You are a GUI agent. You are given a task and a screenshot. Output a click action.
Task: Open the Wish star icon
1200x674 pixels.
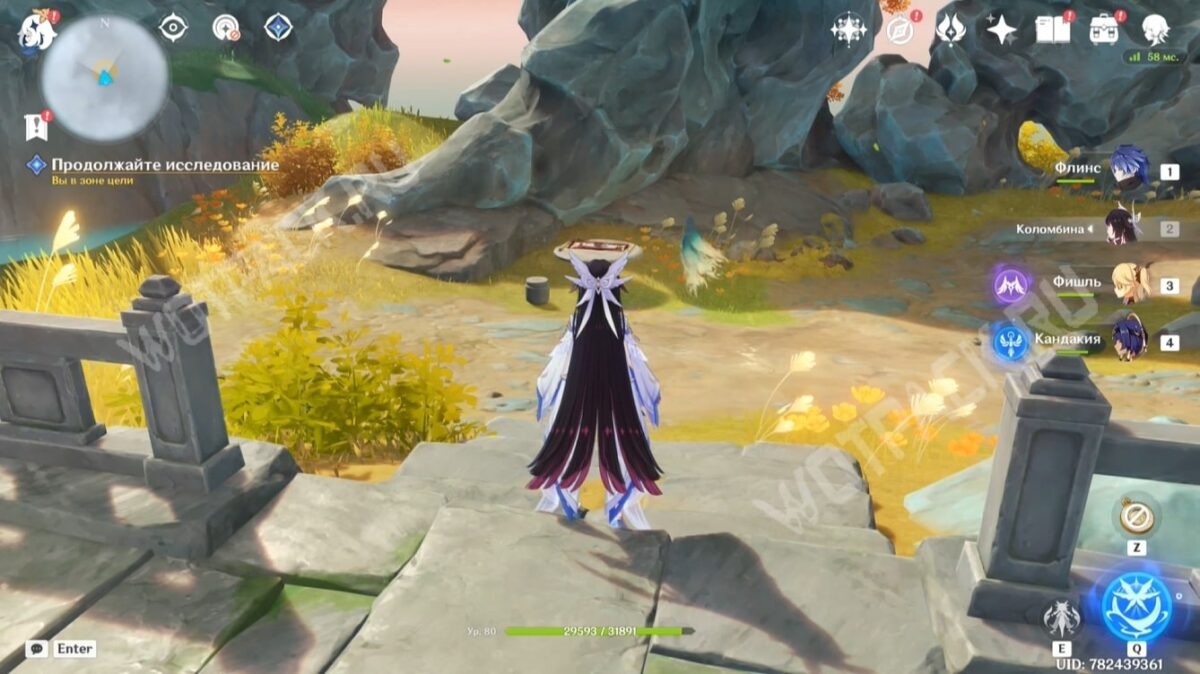point(1001,29)
